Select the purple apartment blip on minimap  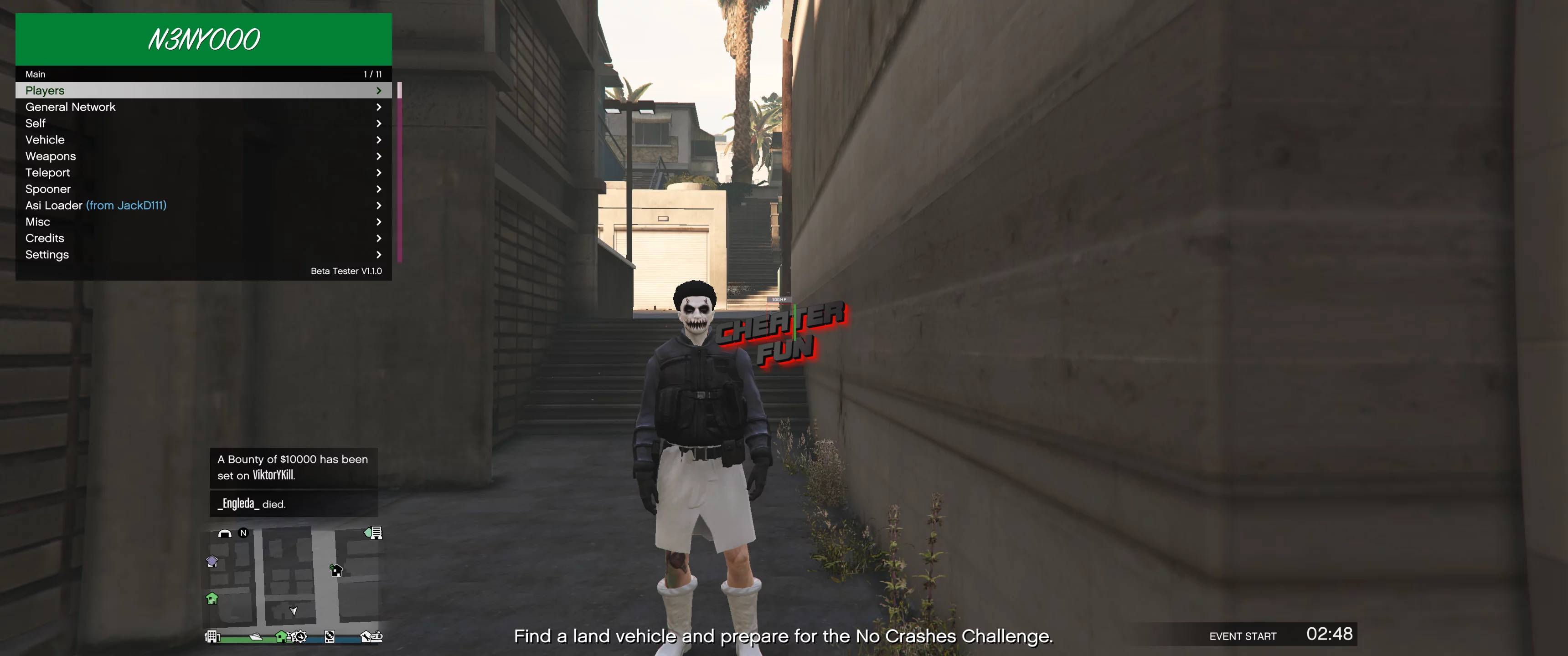[212, 562]
